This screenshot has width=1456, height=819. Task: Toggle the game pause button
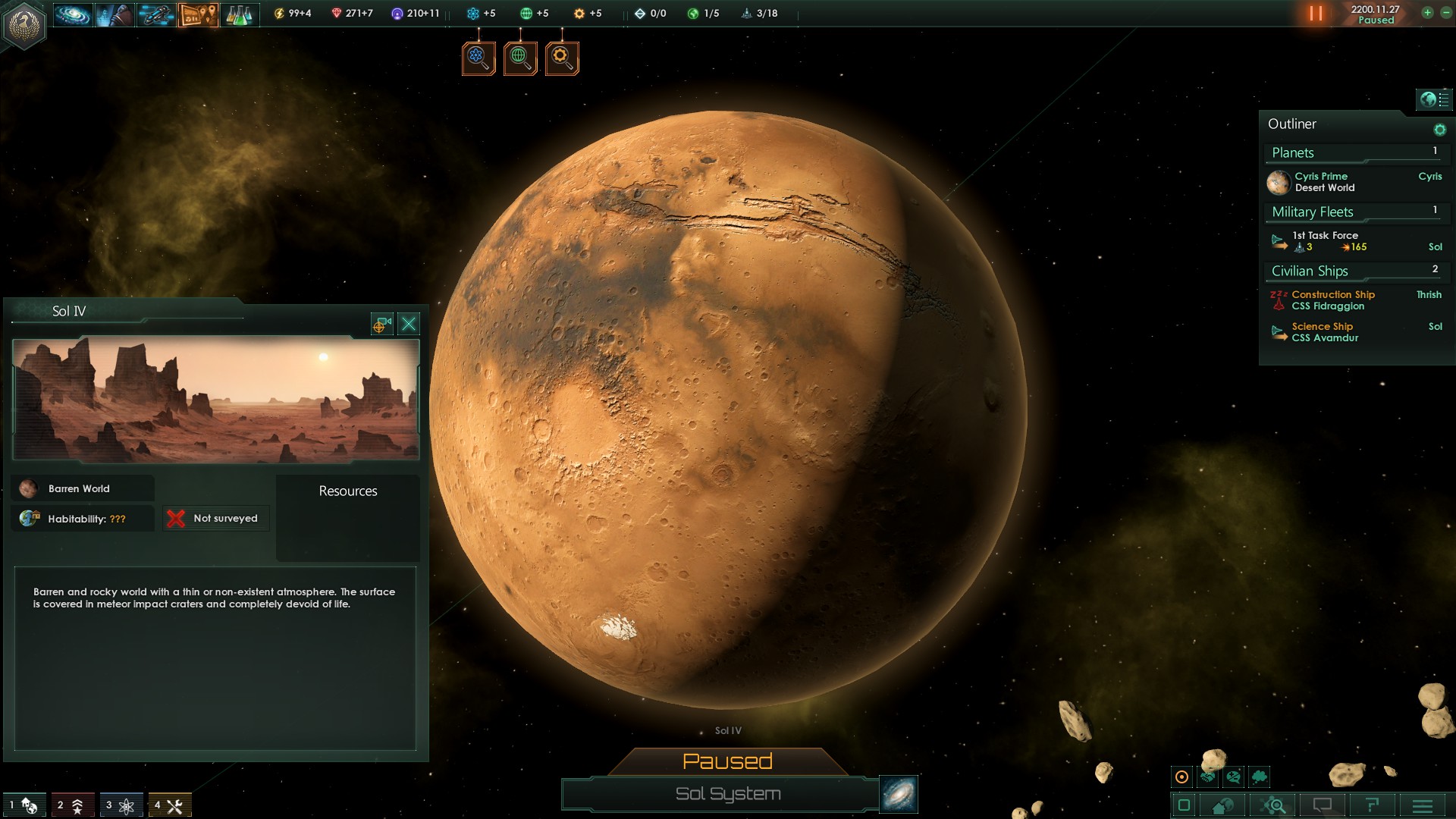(x=1316, y=14)
